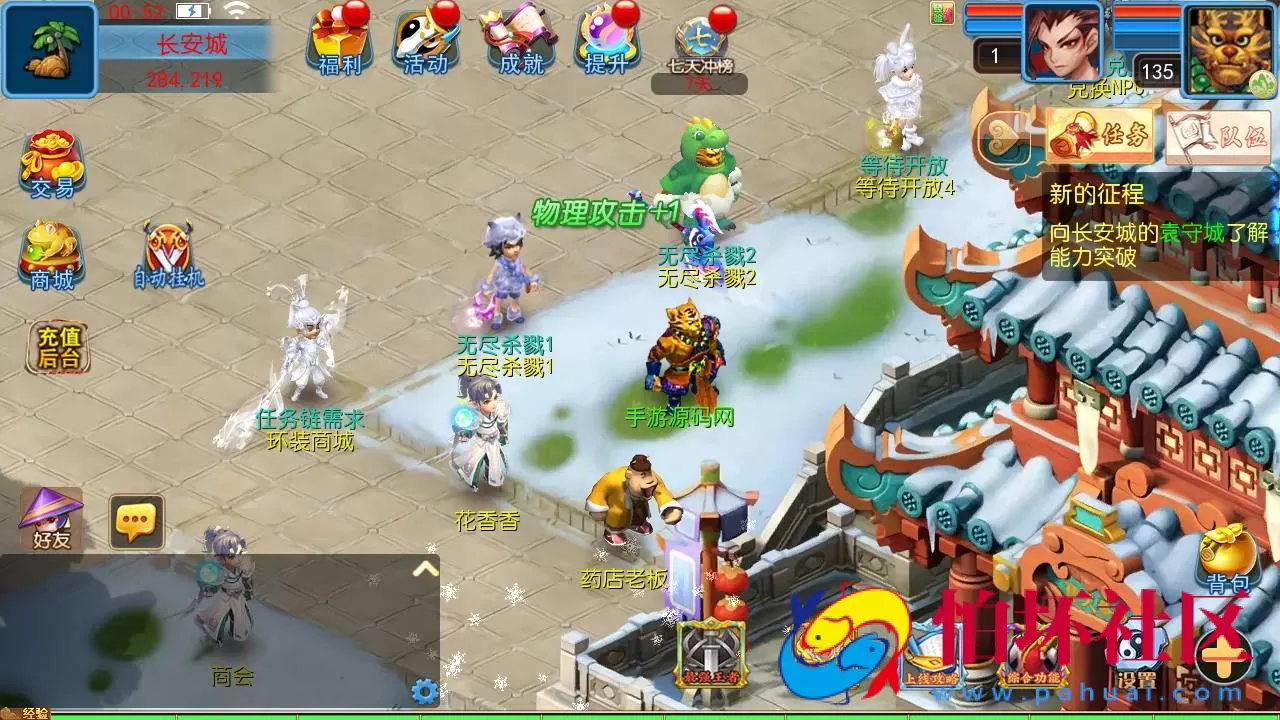Open the 好友 friends list
The width and height of the screenshot is (1280, 720).
[x=52, y=520]
